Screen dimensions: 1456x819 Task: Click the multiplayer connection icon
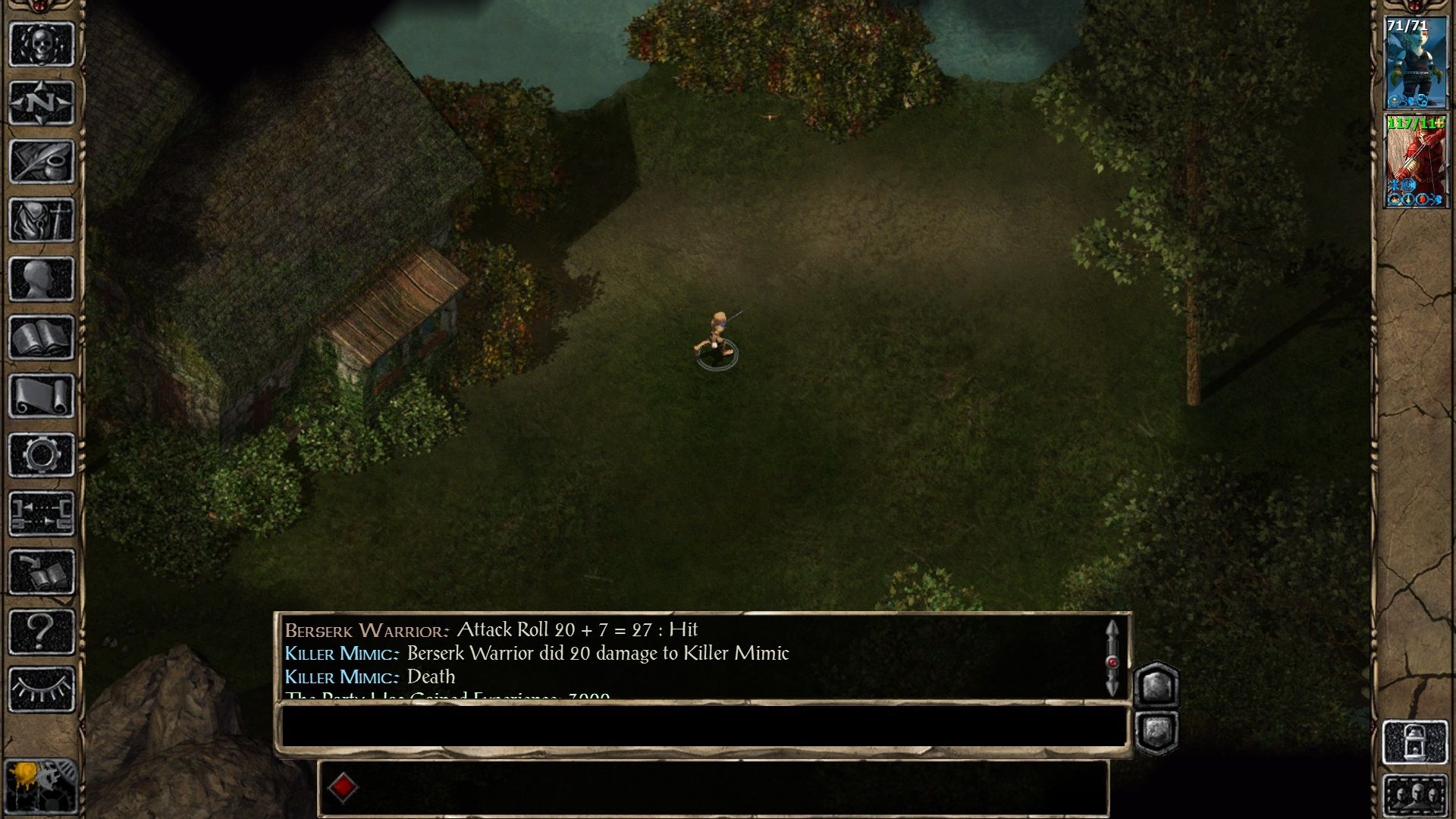pos(42,513)
